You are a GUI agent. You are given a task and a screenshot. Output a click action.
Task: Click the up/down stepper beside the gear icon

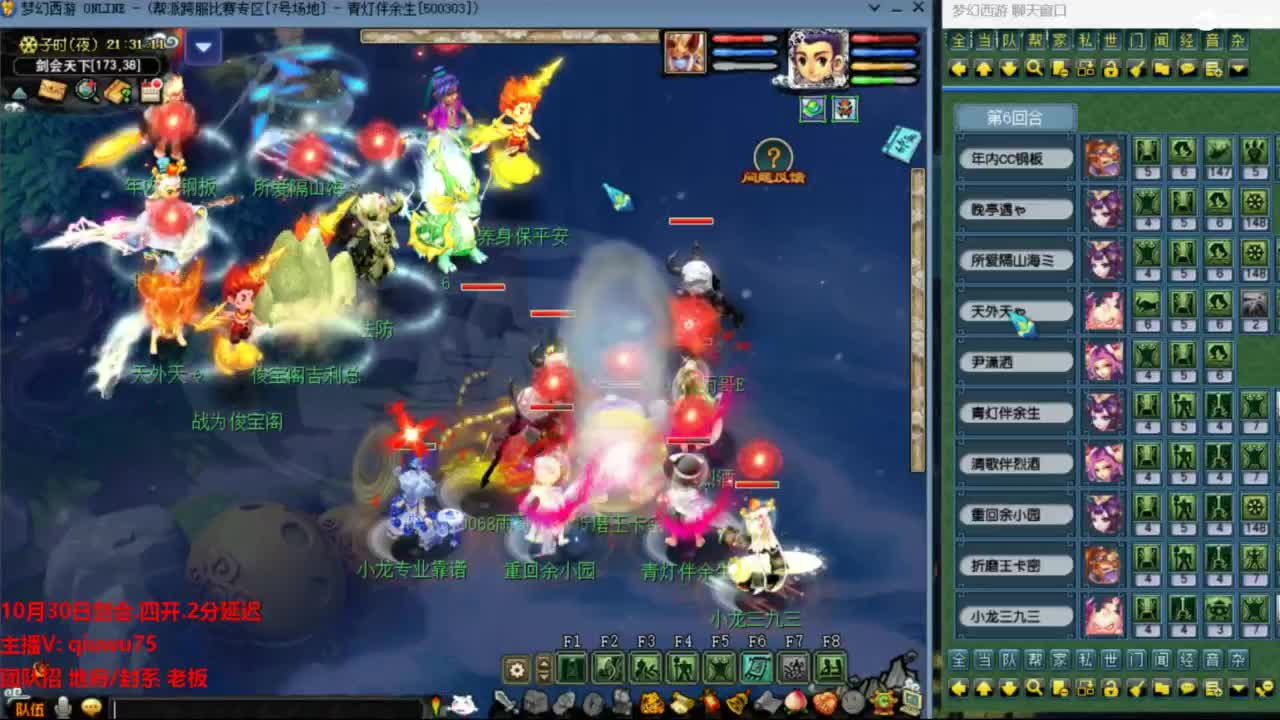pos(543,667)
